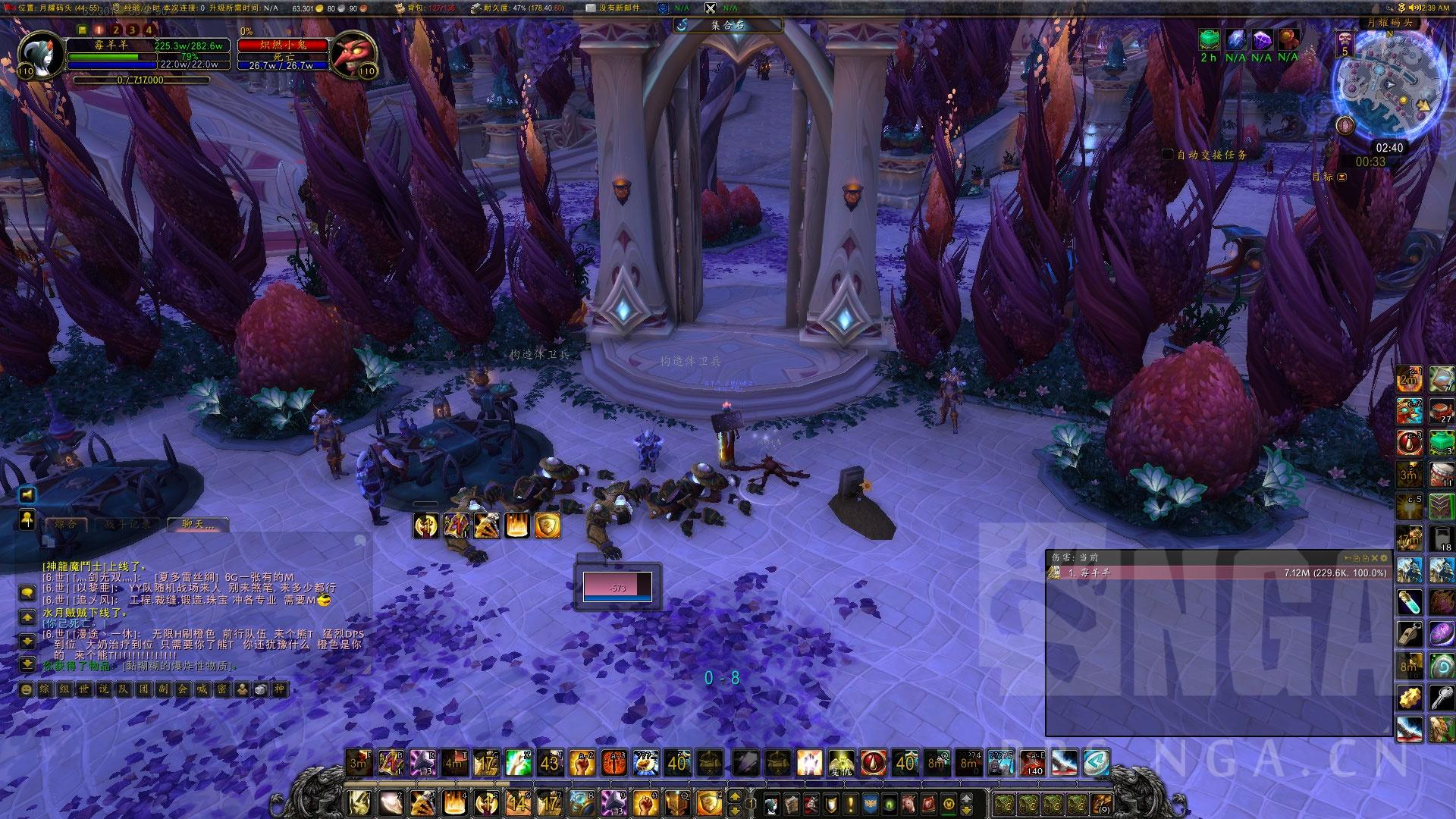
Task: Jump chat to the bottom arrow
Action: 27,664
